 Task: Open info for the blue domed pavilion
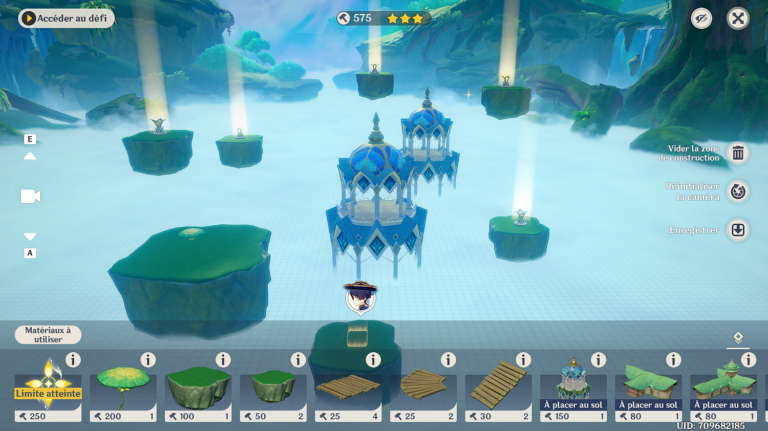tap(598, 360)
